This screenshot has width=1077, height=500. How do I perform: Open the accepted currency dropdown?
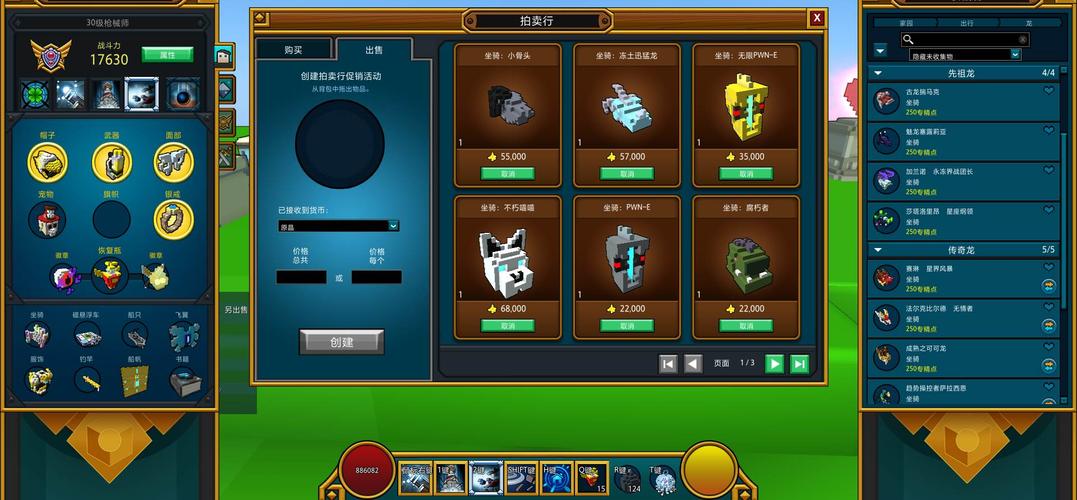tap(338, 226)
